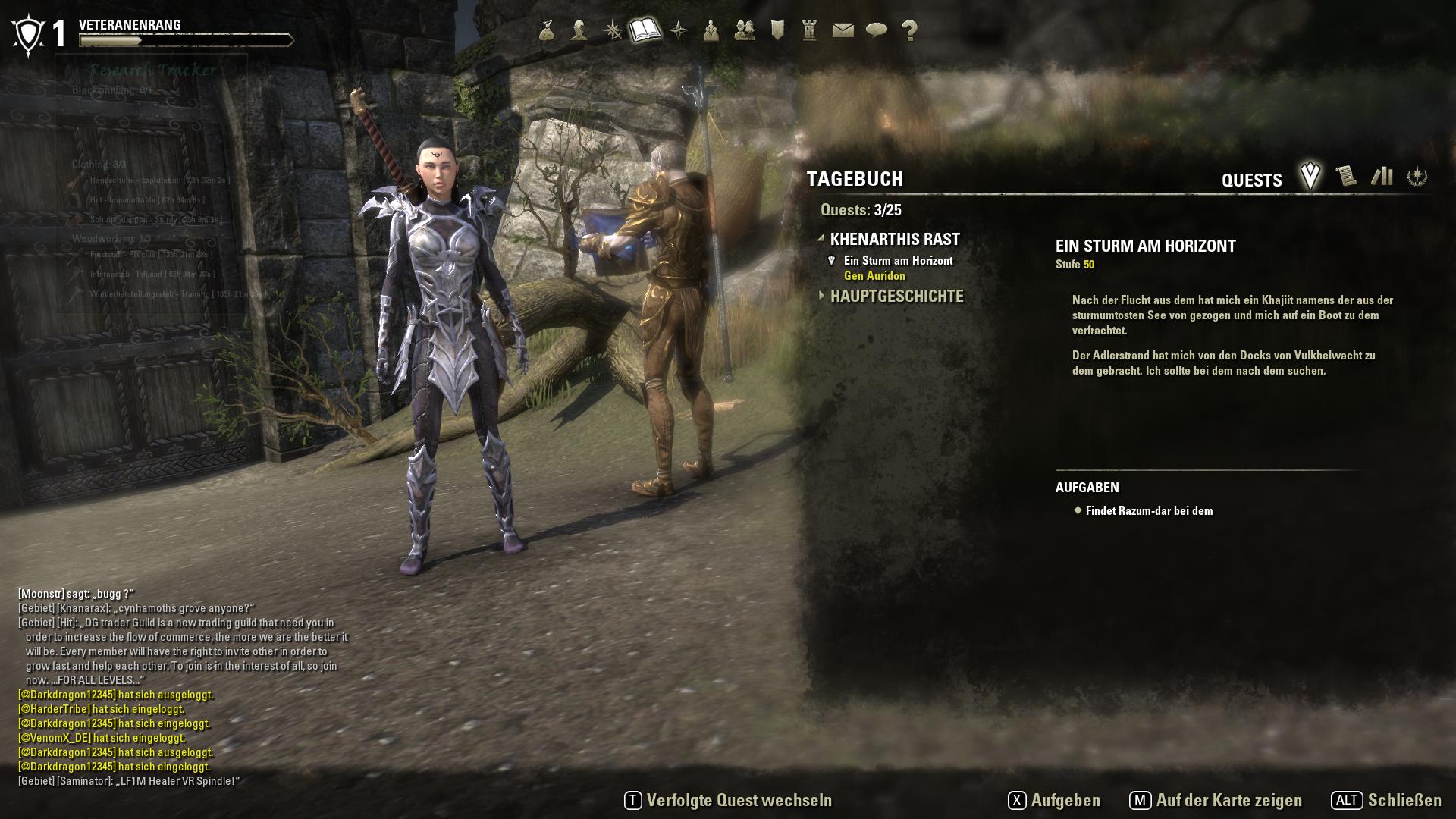
Task: Collapse the Khenarthis Rast quest category
Action: (x=895, y=240)
